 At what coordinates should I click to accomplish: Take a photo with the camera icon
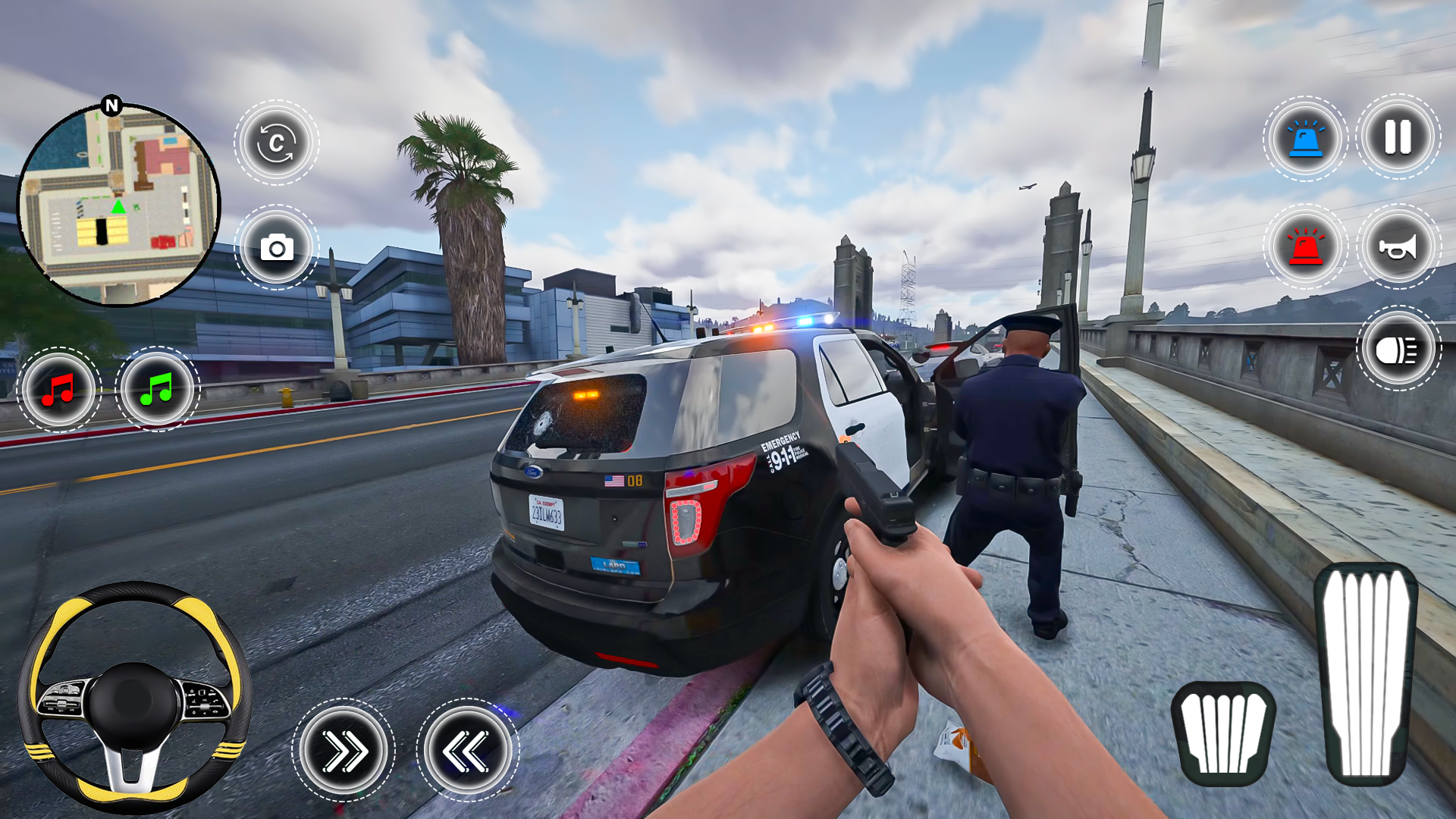(278, 248)
